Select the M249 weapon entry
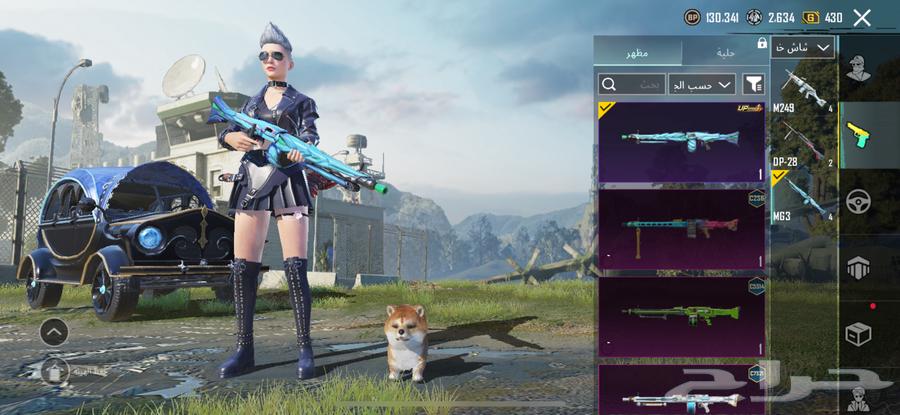The image size is (900, 415). (803, 88)
